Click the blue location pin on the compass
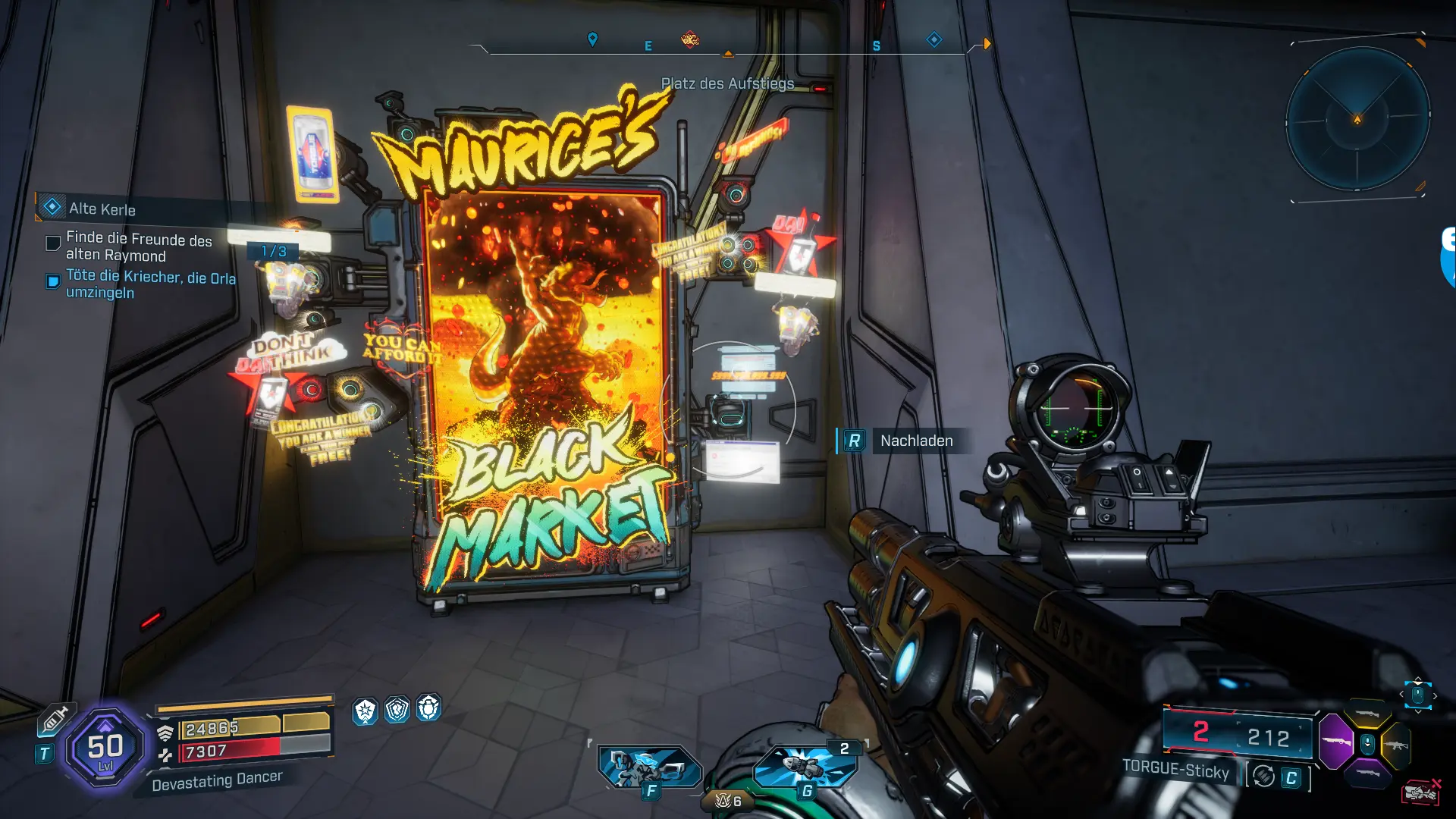 pos(593,39)
